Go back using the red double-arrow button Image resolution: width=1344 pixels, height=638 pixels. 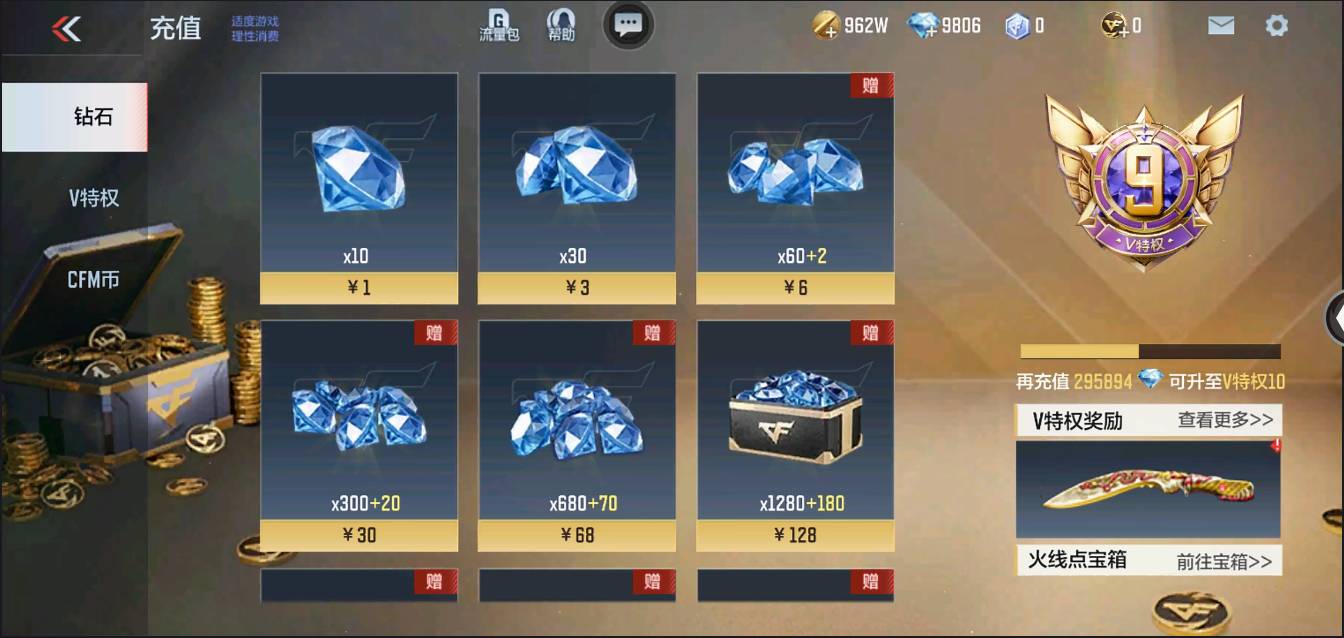coord(66,28)
